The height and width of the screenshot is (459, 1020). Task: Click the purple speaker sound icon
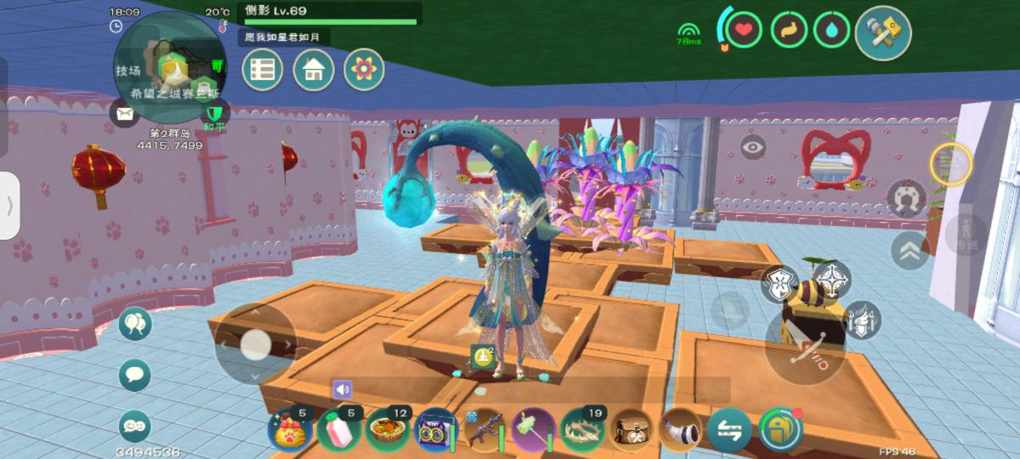coord(343,389)
